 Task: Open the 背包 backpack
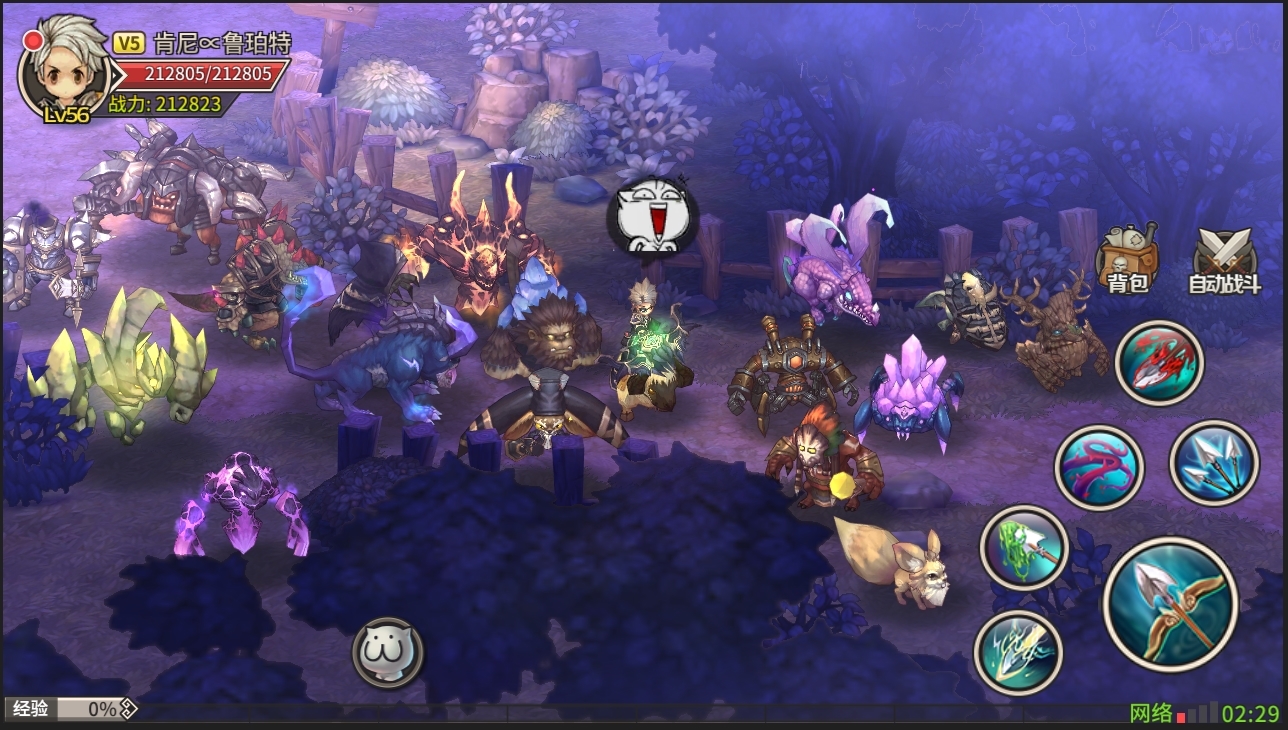pos(1127,259)
